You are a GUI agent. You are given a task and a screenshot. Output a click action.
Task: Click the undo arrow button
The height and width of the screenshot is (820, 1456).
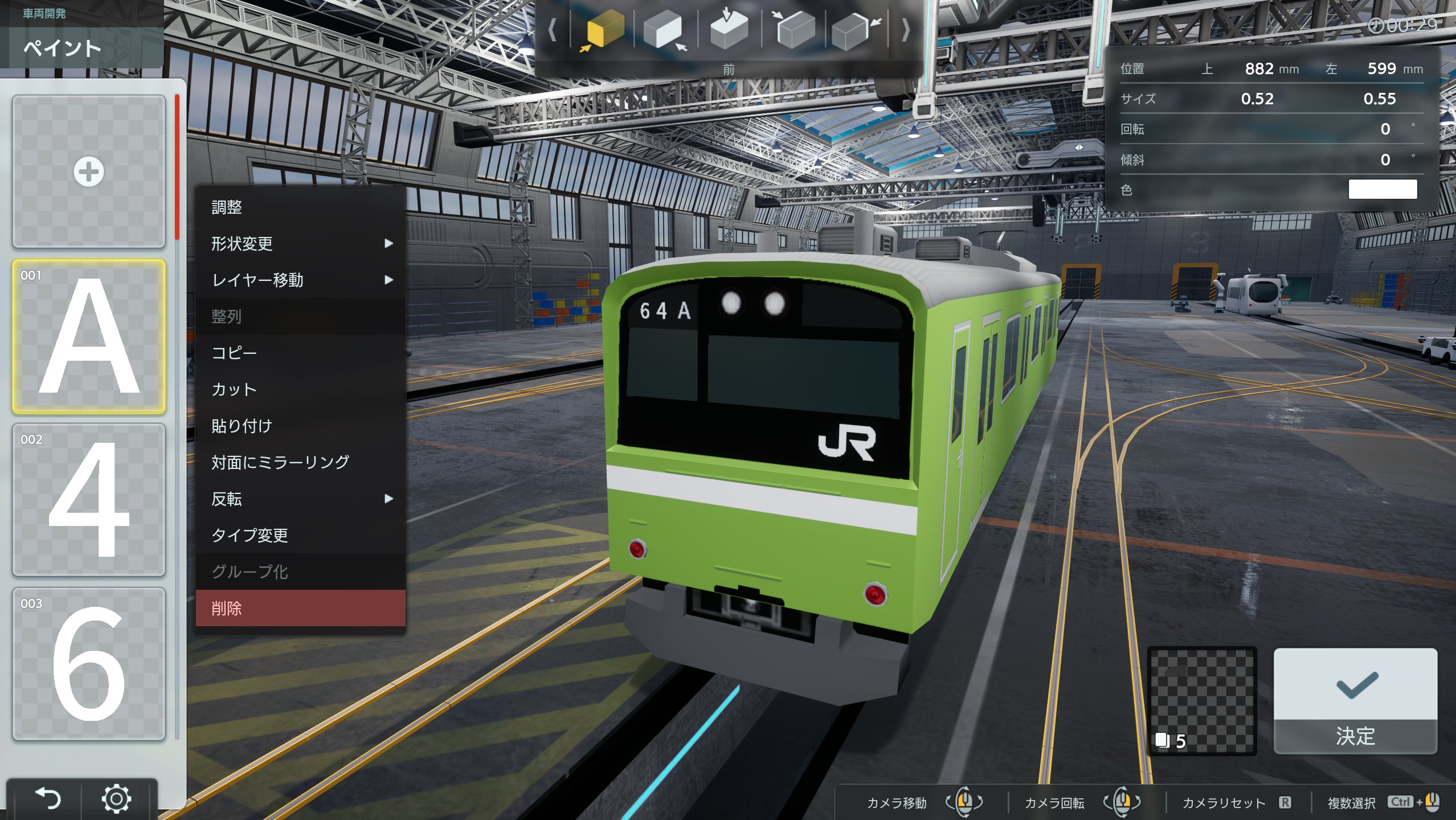(48, 798)
